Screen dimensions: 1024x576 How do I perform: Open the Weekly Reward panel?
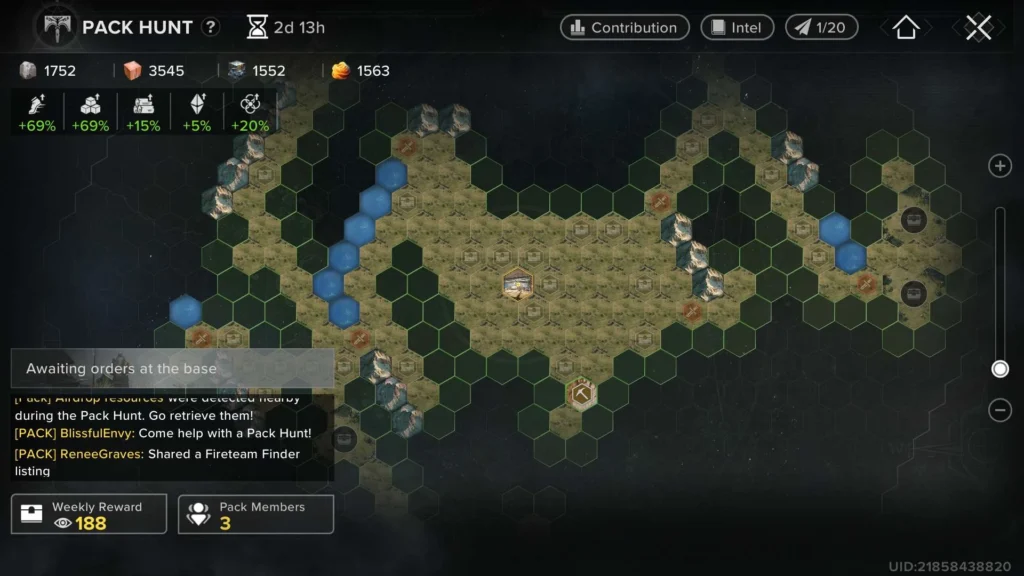point(89,514)
